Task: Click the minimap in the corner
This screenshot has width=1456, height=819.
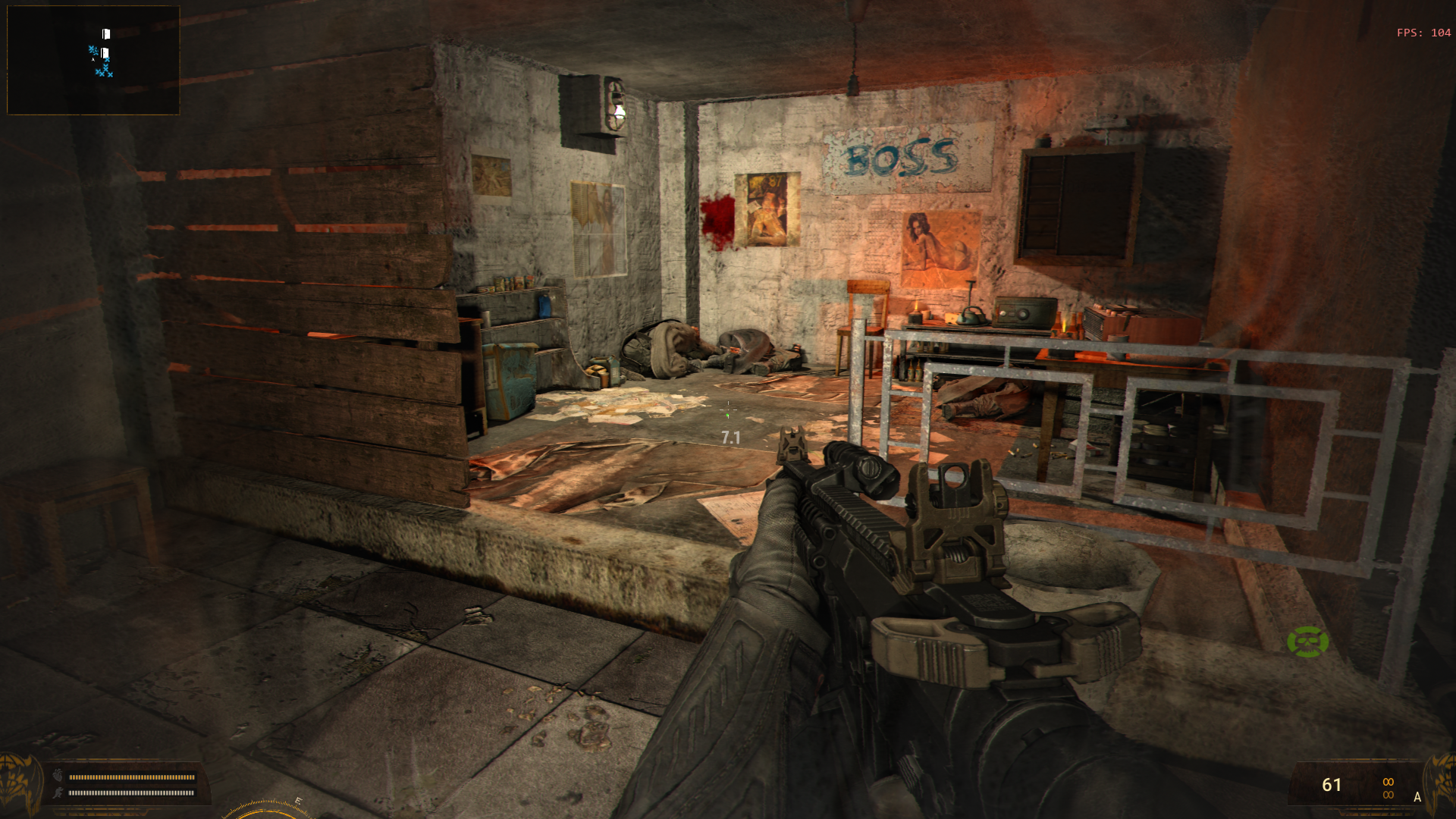Action: coord(93,60)
